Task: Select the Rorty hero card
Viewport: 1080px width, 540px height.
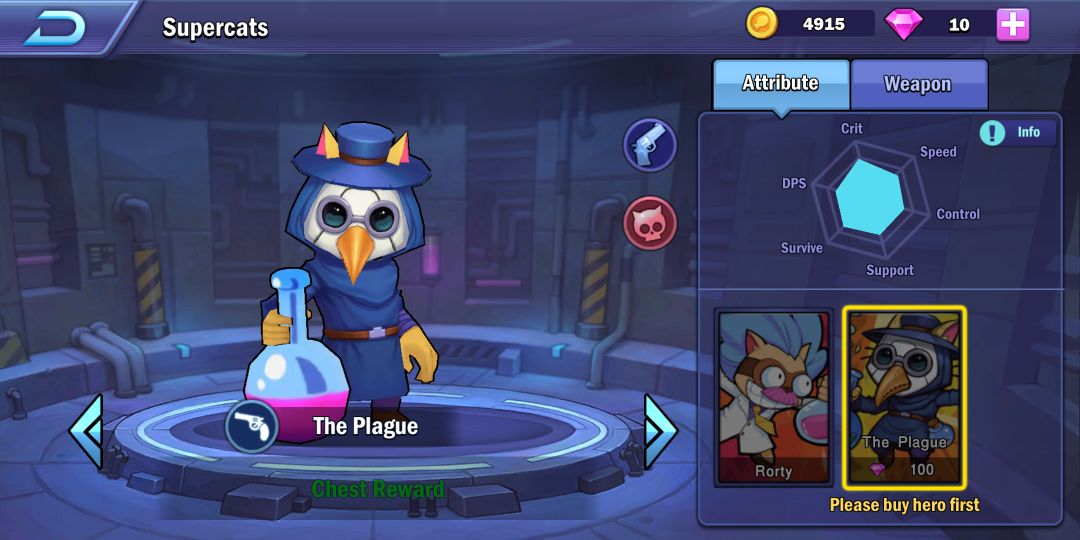Action: pos(773,397)
